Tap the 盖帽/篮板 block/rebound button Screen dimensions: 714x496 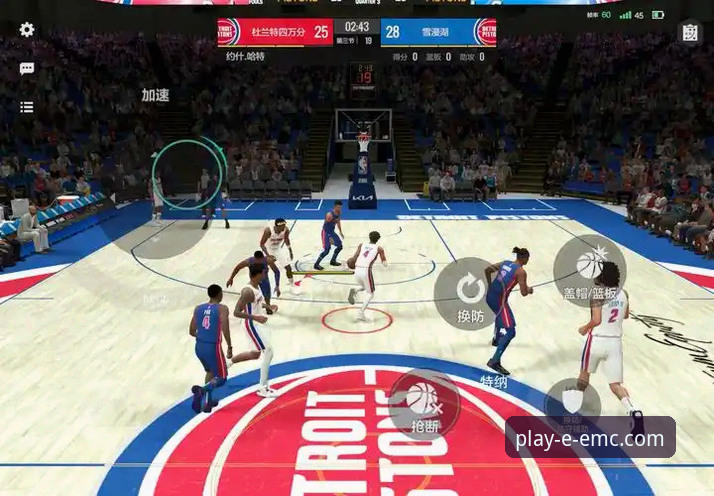pos(589,269)
